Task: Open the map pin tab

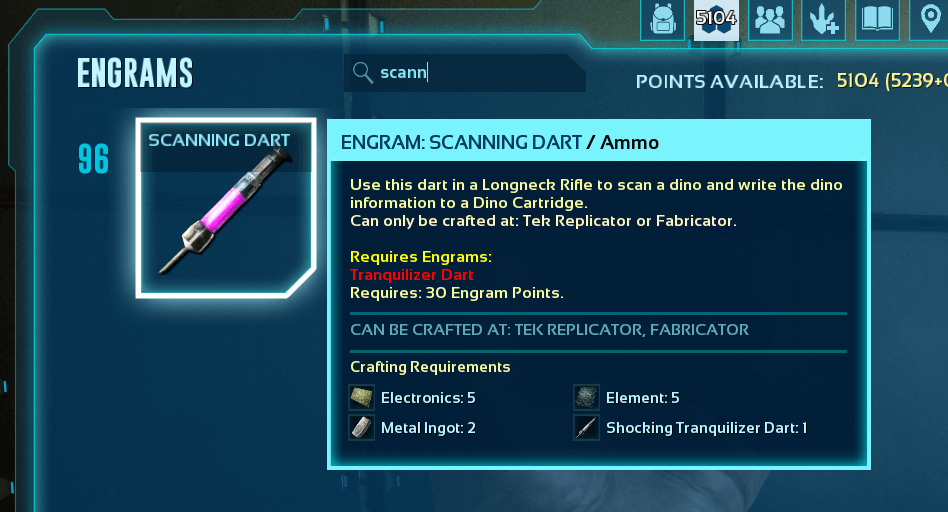Action: 930,19
